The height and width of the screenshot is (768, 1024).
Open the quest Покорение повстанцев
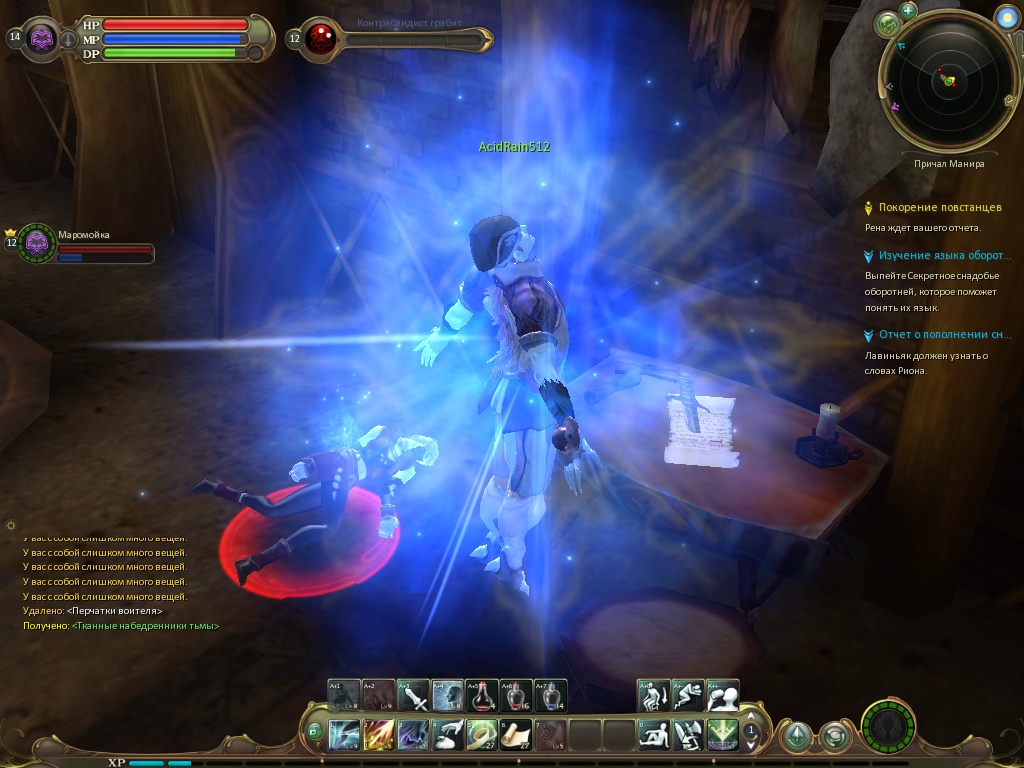pos(939,208)
